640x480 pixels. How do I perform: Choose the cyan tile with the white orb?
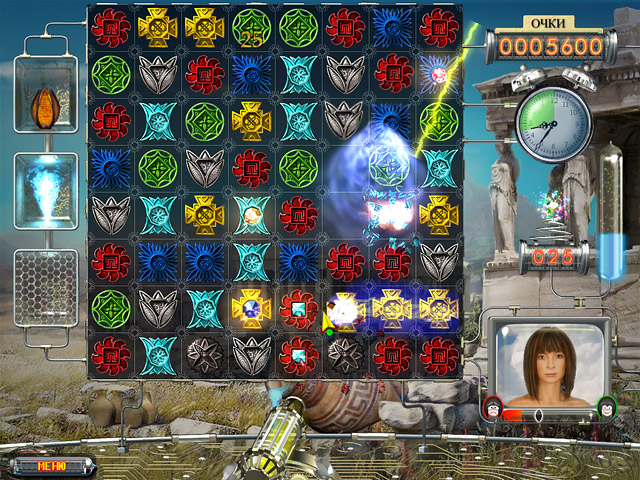coord(251,212)
